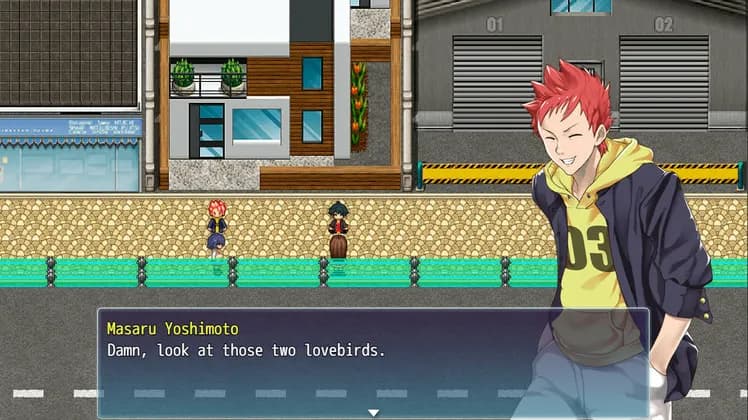
Task: Advance dialogue with the continue arrow
Action: pyautogui.click(x=373, y=412)
